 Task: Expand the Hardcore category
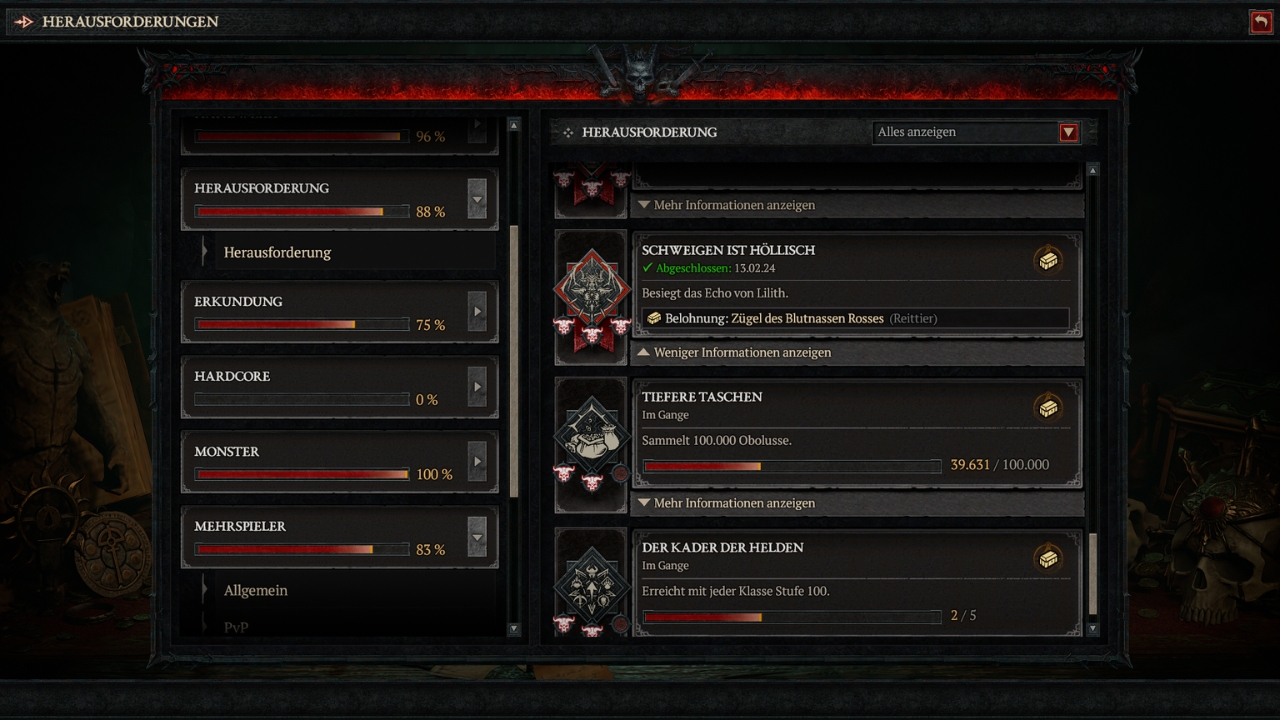pyautogui.click(x=477, y=387)
